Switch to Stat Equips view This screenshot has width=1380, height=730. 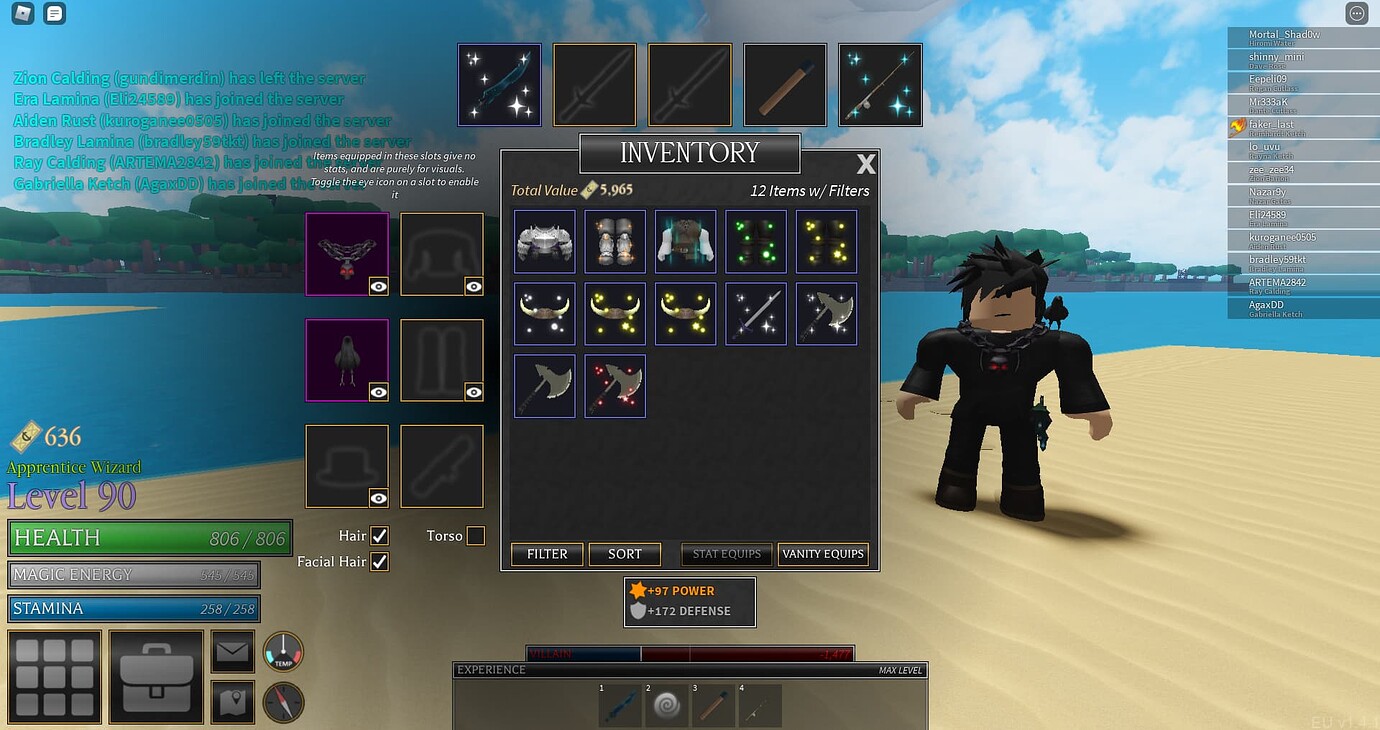click(727, 554)
